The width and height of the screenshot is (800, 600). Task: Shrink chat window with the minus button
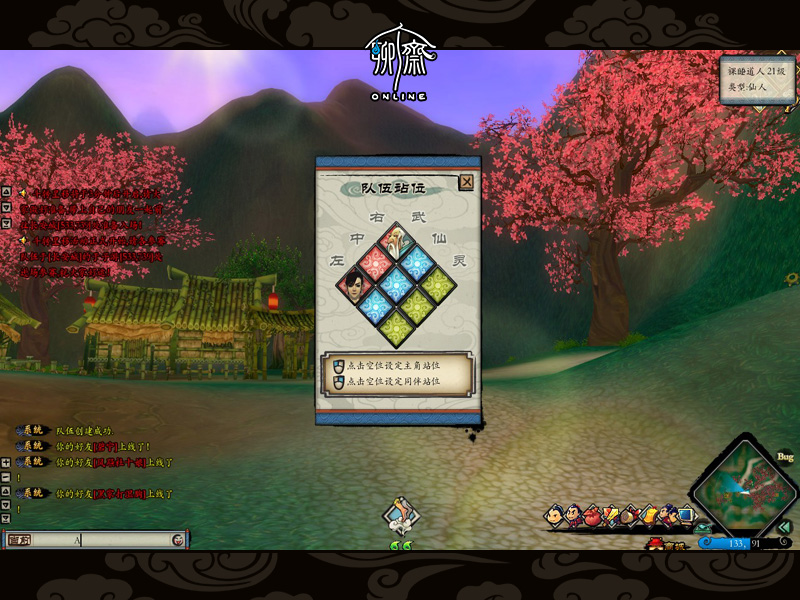(6, 478)
